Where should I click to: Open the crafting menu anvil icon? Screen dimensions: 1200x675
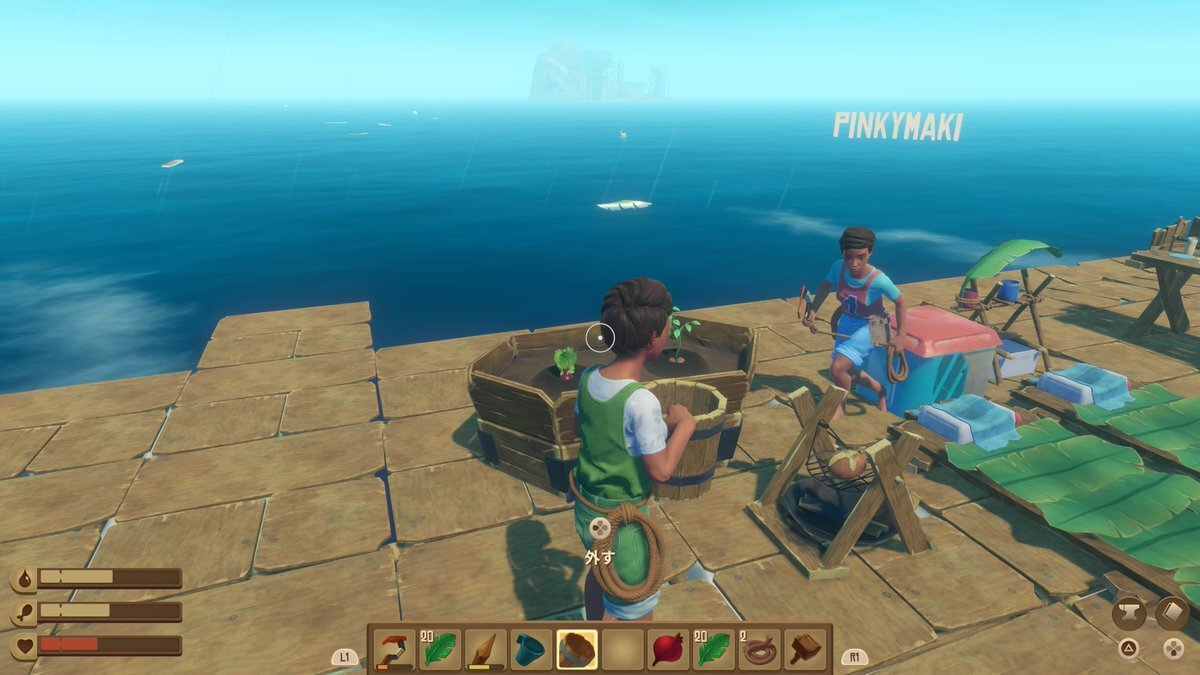click(1128, 613)
